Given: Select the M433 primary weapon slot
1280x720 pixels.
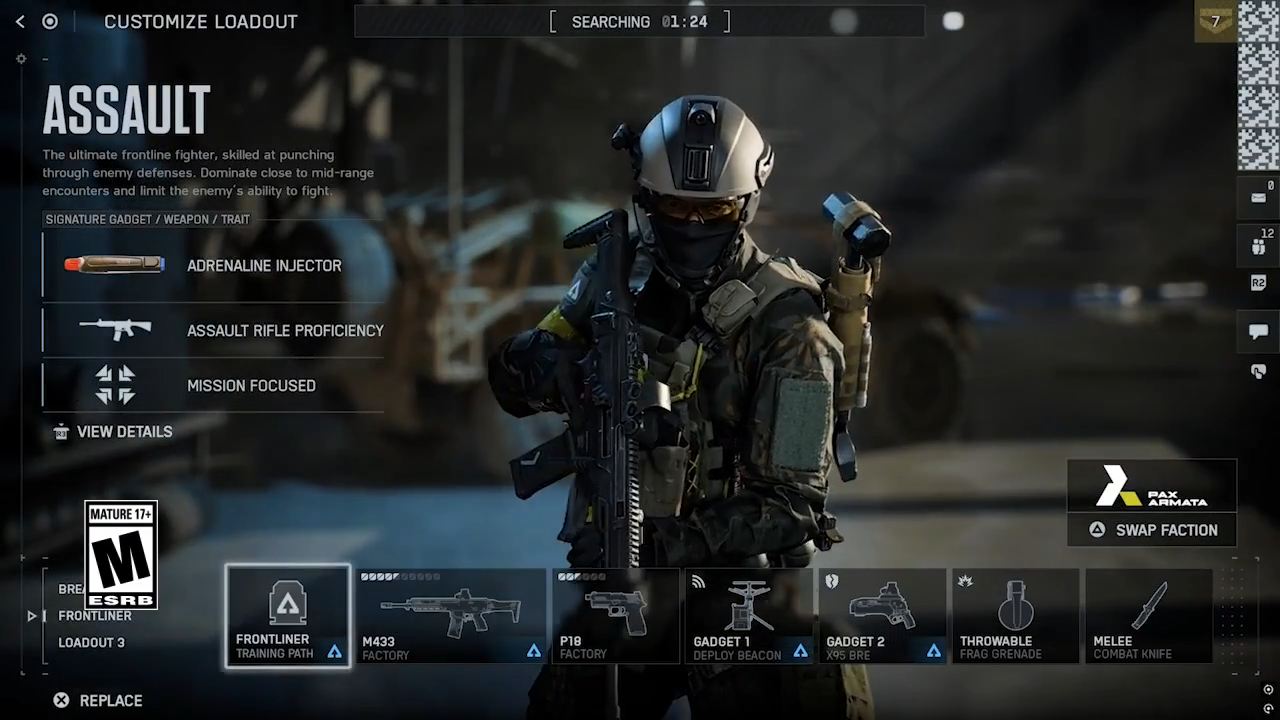Looking at the screenshot, I should tap(451, 616).
